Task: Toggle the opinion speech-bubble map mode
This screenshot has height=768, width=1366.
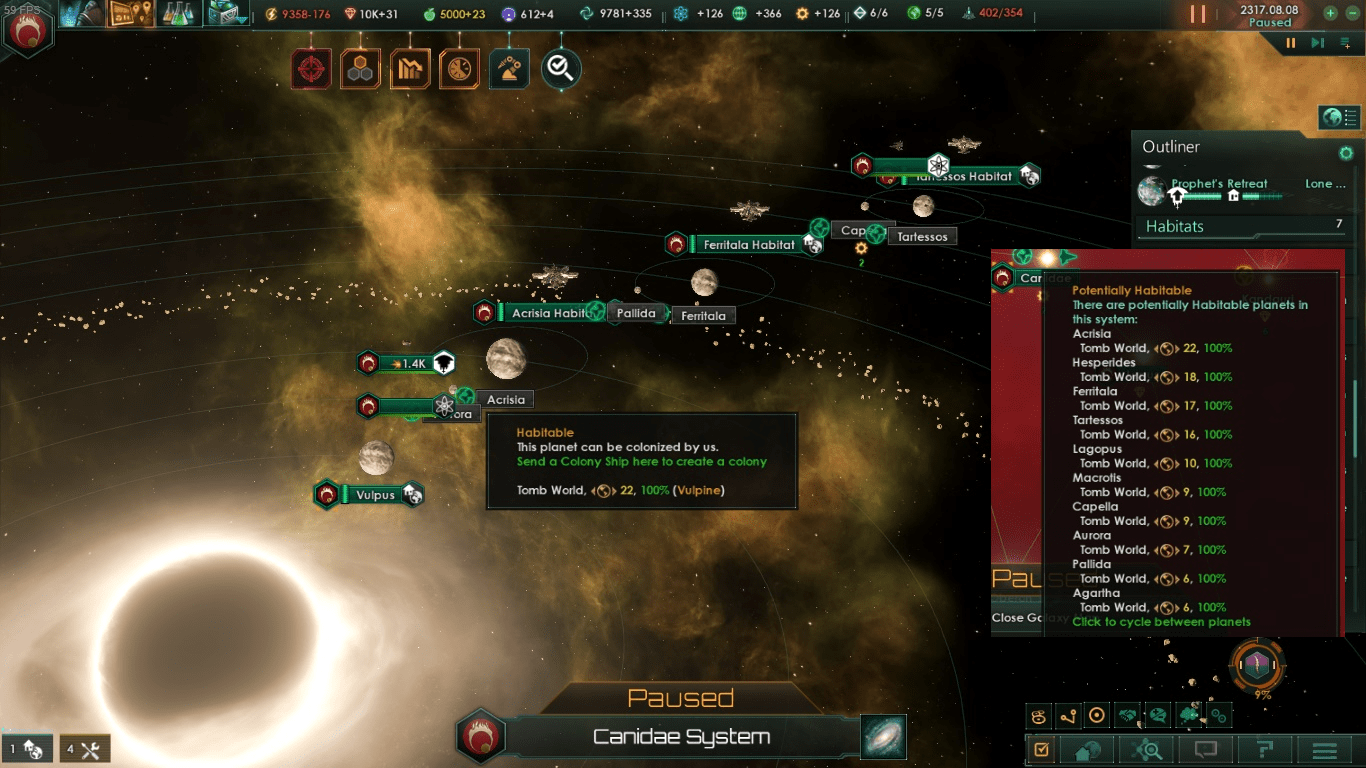Action: point(1158,715)
